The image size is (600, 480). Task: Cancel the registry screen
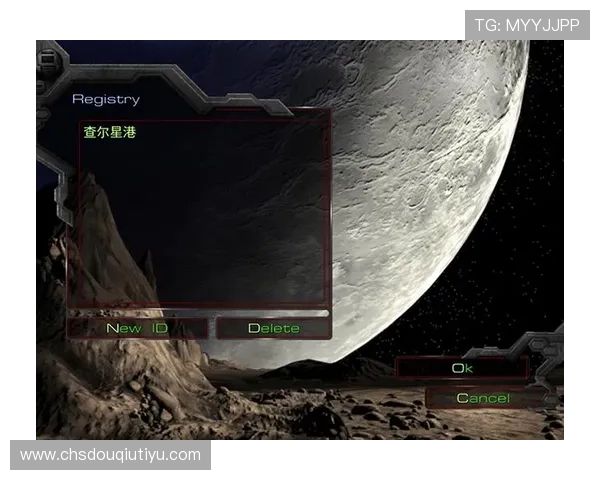coord(483,398)
